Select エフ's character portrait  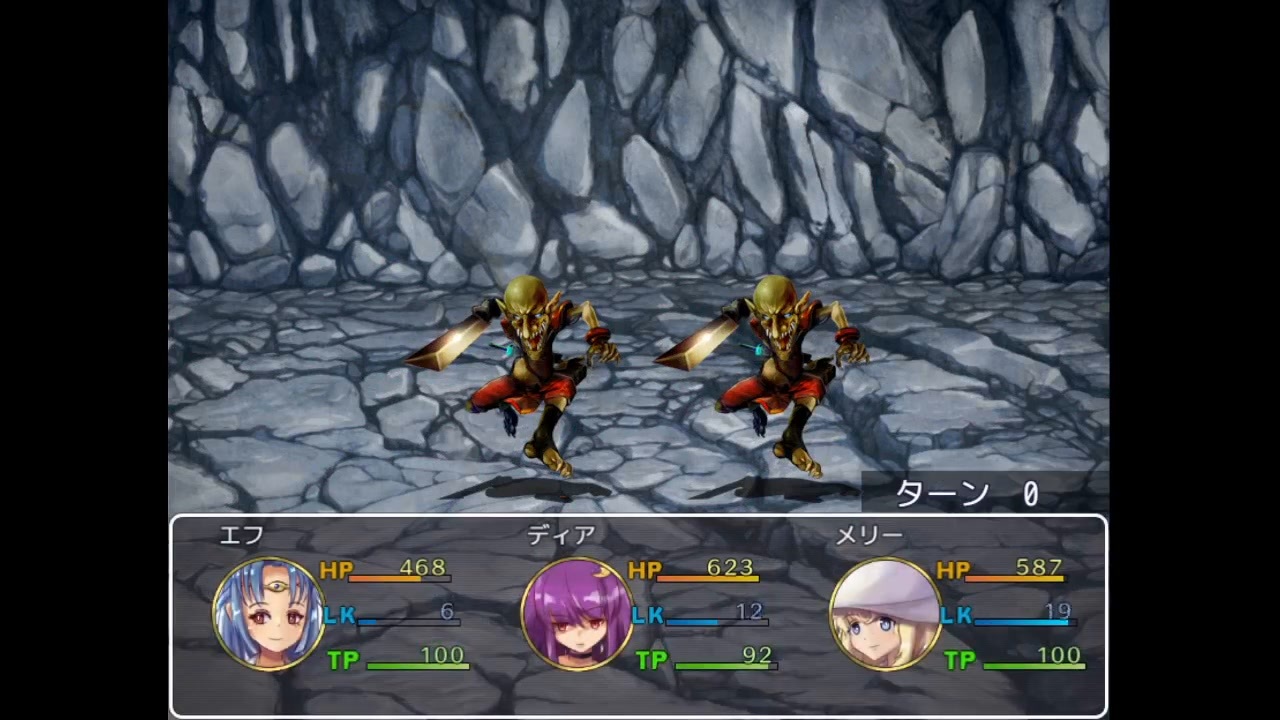268,612
